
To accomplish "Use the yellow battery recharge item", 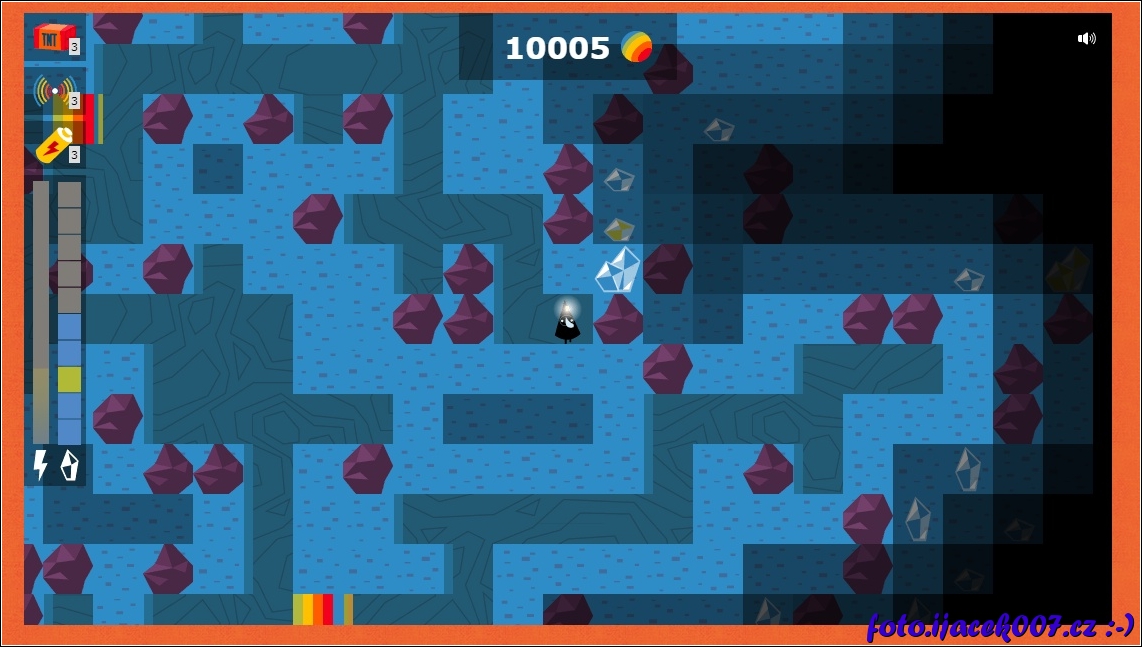I will click(54, 145).
